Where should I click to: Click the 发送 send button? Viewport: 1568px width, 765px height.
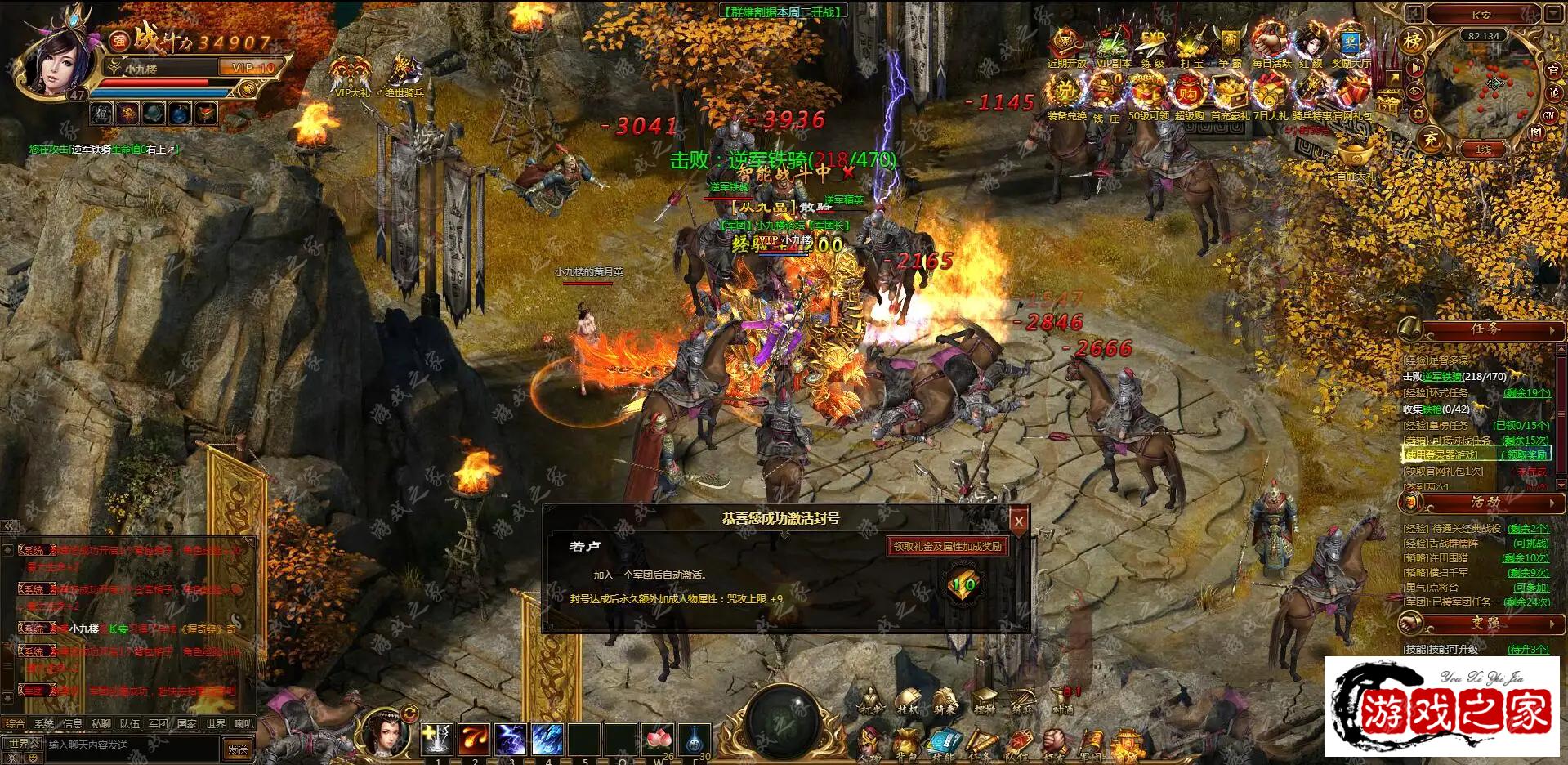pyautogui.click(x=238, y=749)
